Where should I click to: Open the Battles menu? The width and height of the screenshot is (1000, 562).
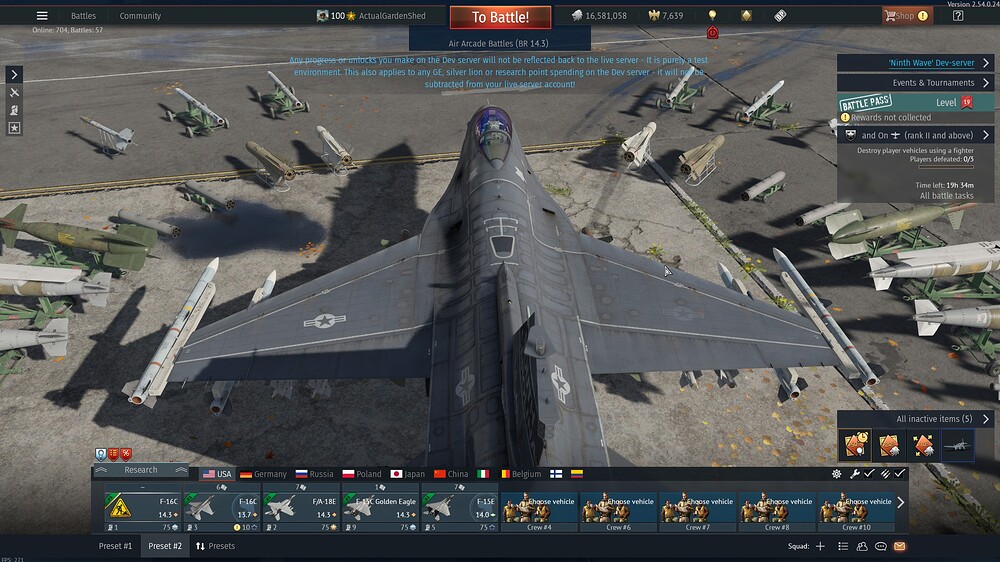tap(83, 16)
